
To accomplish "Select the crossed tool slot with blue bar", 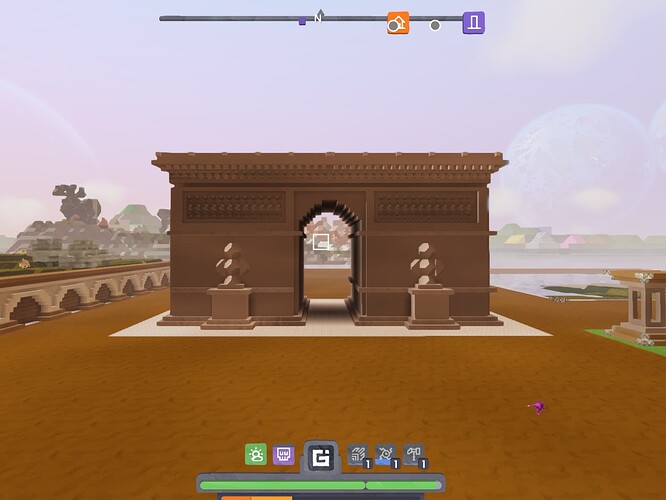I will 386,455.
